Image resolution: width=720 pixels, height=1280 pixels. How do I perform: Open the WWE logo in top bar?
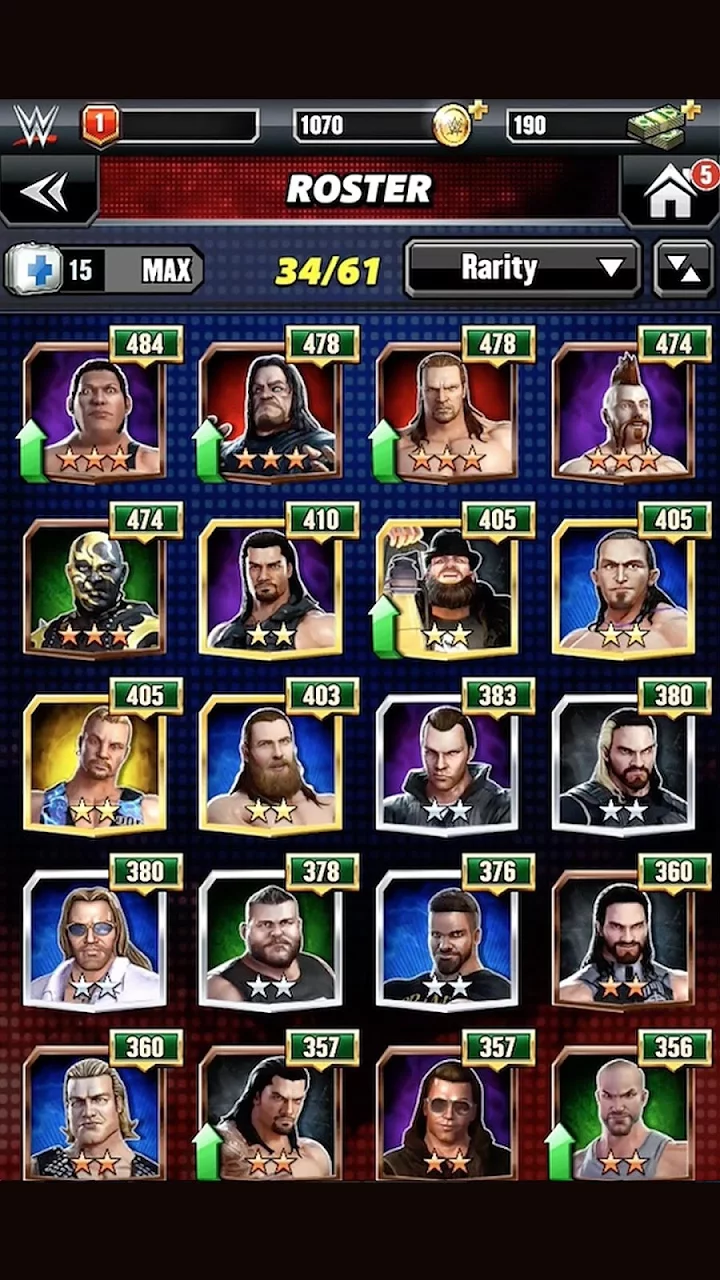click(x=36, y=126)
